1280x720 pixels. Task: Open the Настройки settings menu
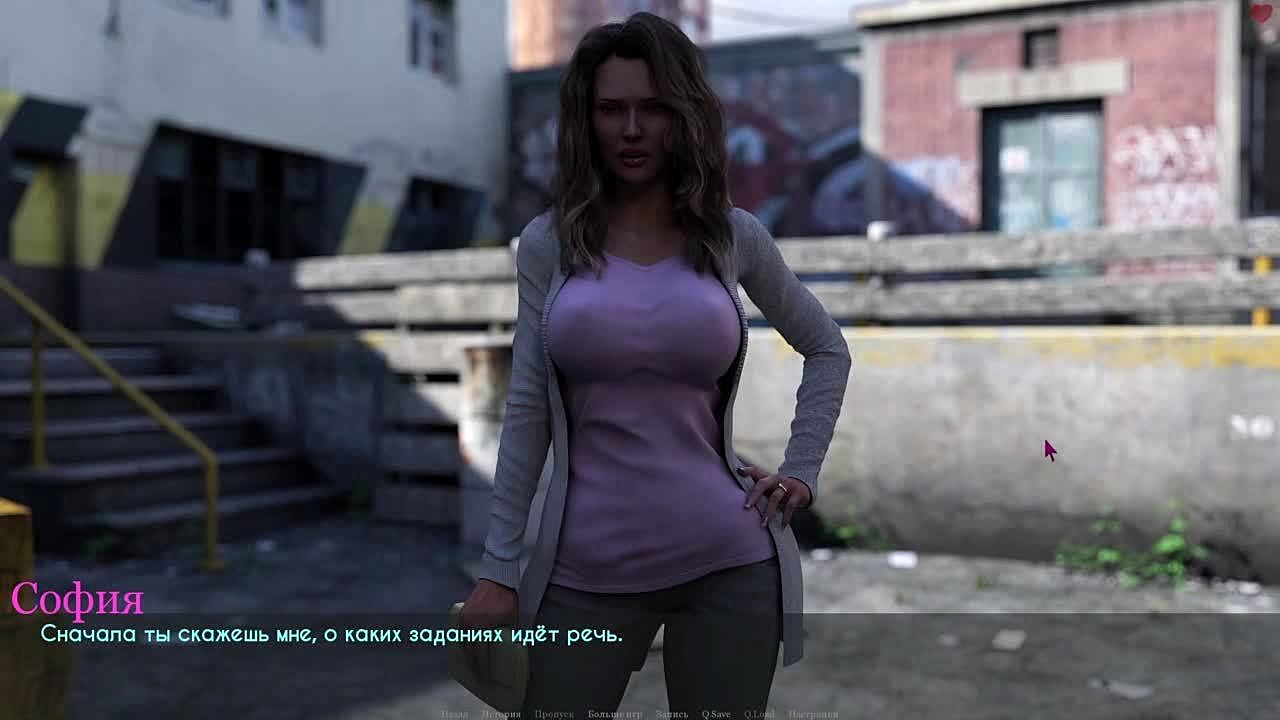(x=813, y=714)
